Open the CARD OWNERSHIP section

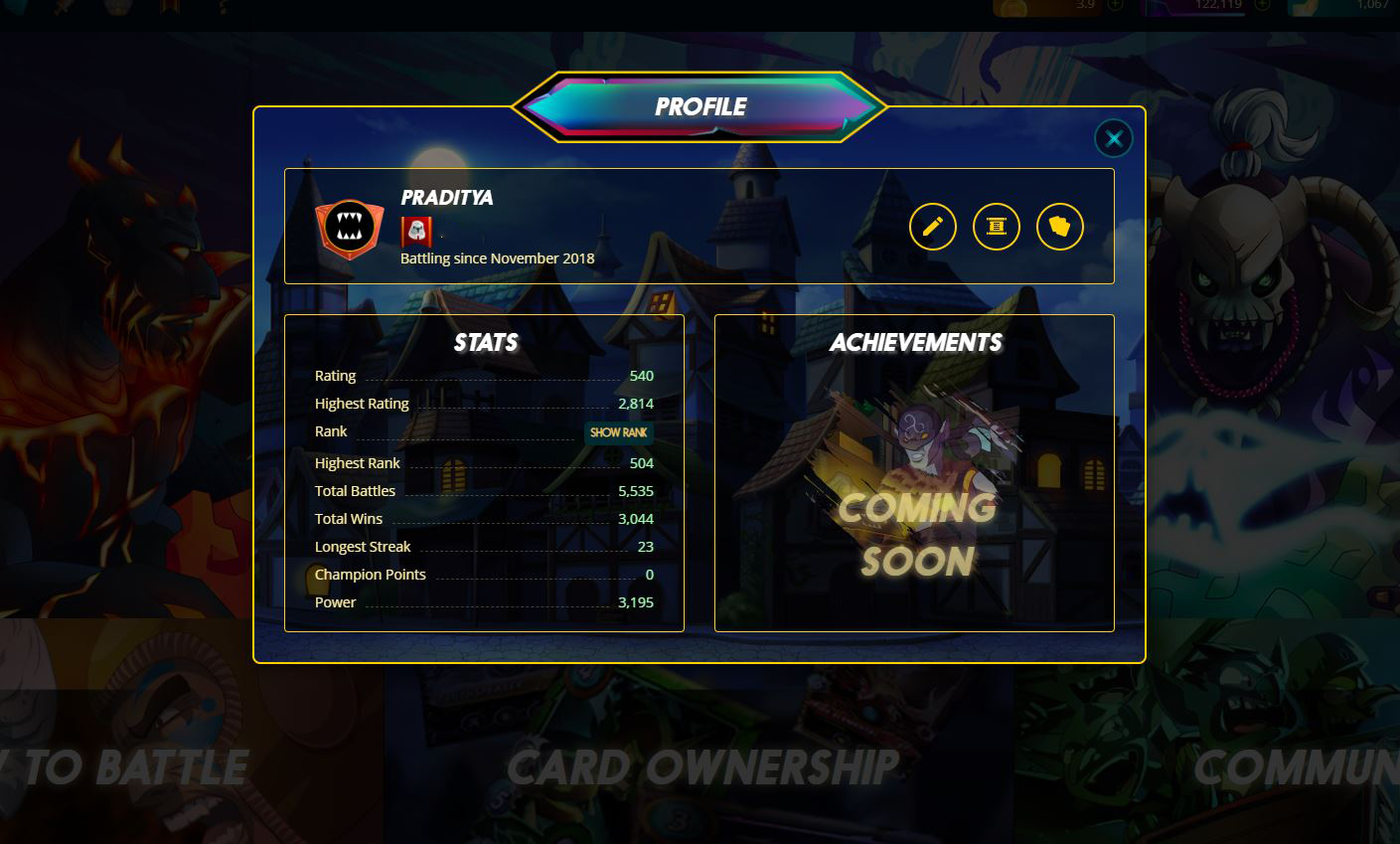[701, 766]
